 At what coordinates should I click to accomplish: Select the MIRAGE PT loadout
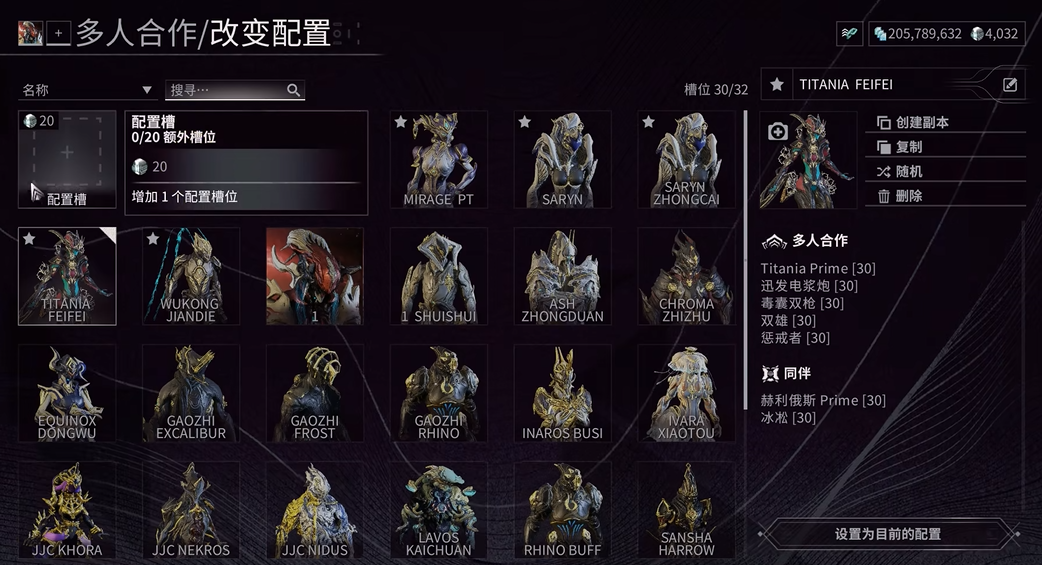pyautogui.click(x=438, y=159)
